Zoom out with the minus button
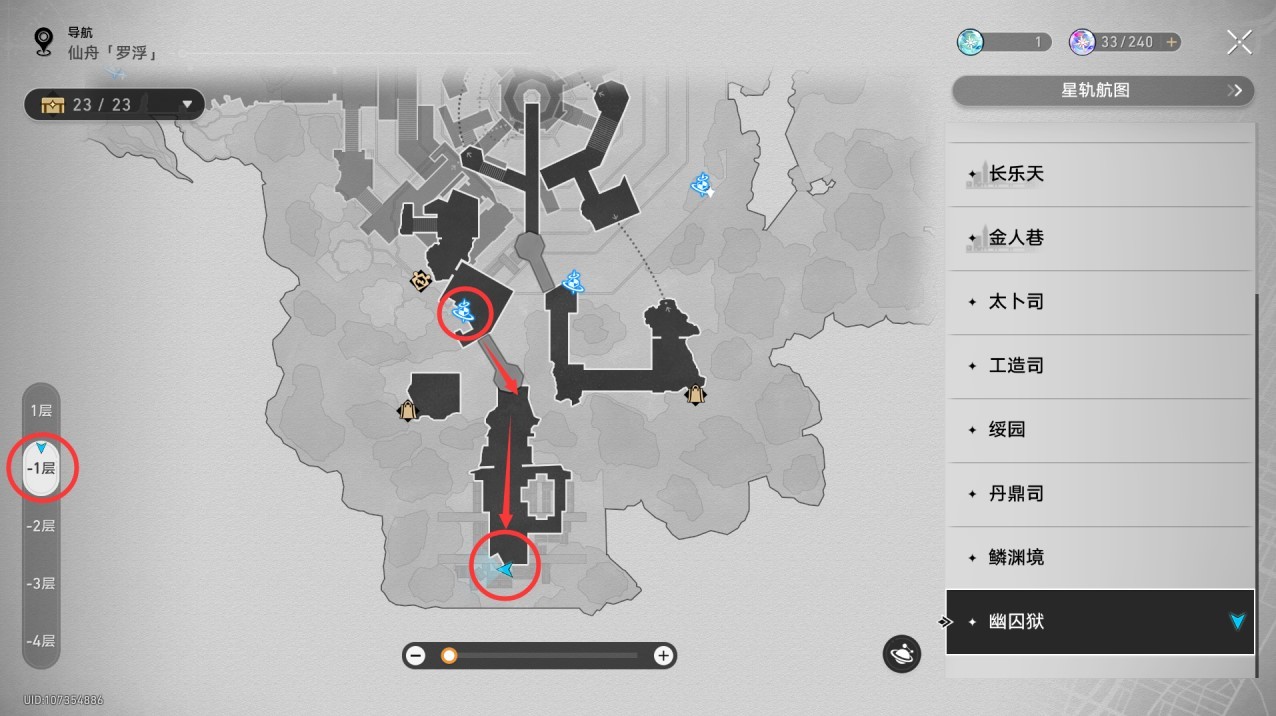 (416, 656)
